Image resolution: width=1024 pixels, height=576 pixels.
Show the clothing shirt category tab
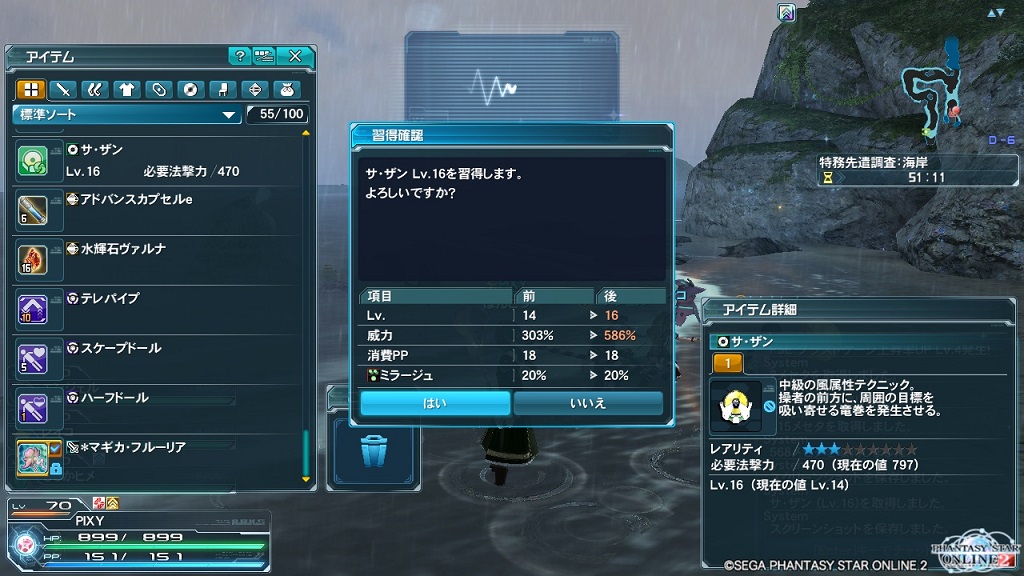126,89
